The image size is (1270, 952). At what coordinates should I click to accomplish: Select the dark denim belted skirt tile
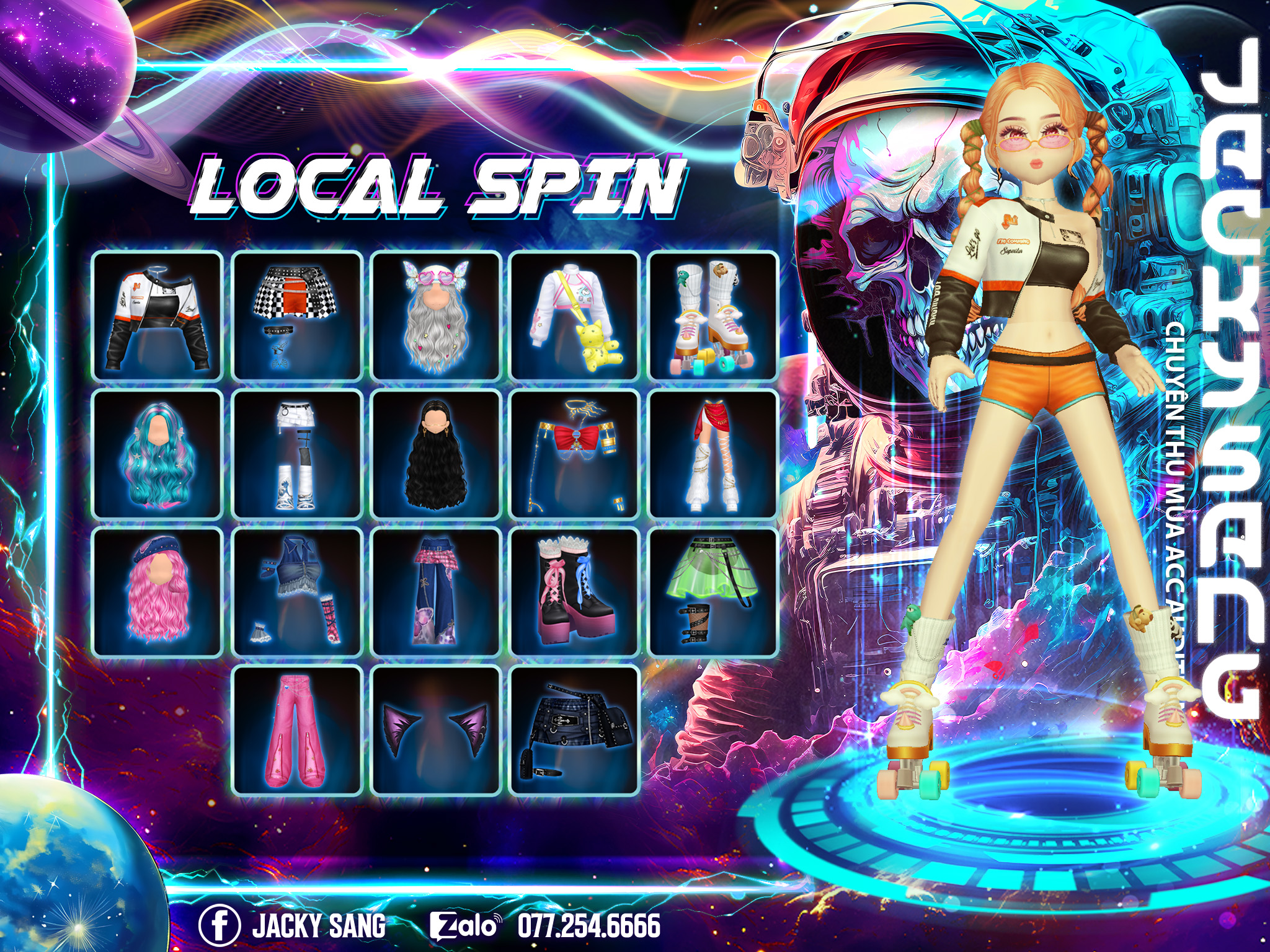pos(575,730)
